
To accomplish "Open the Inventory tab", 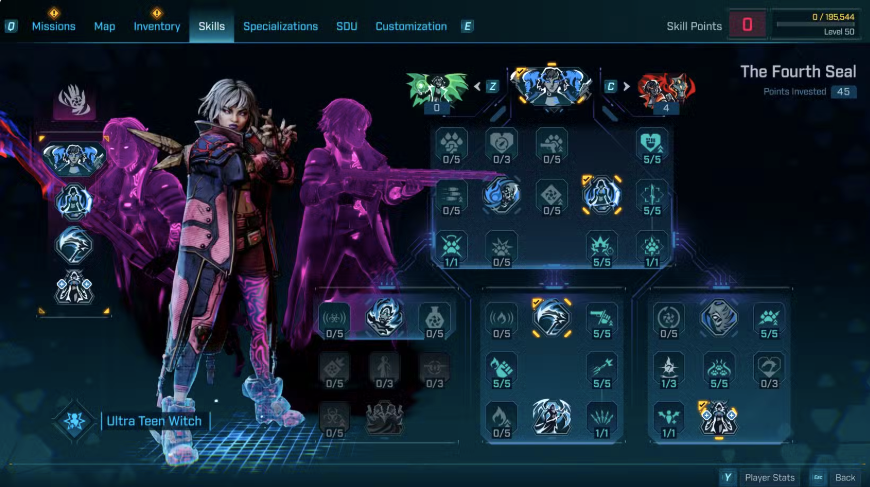I will click(157, 26).
